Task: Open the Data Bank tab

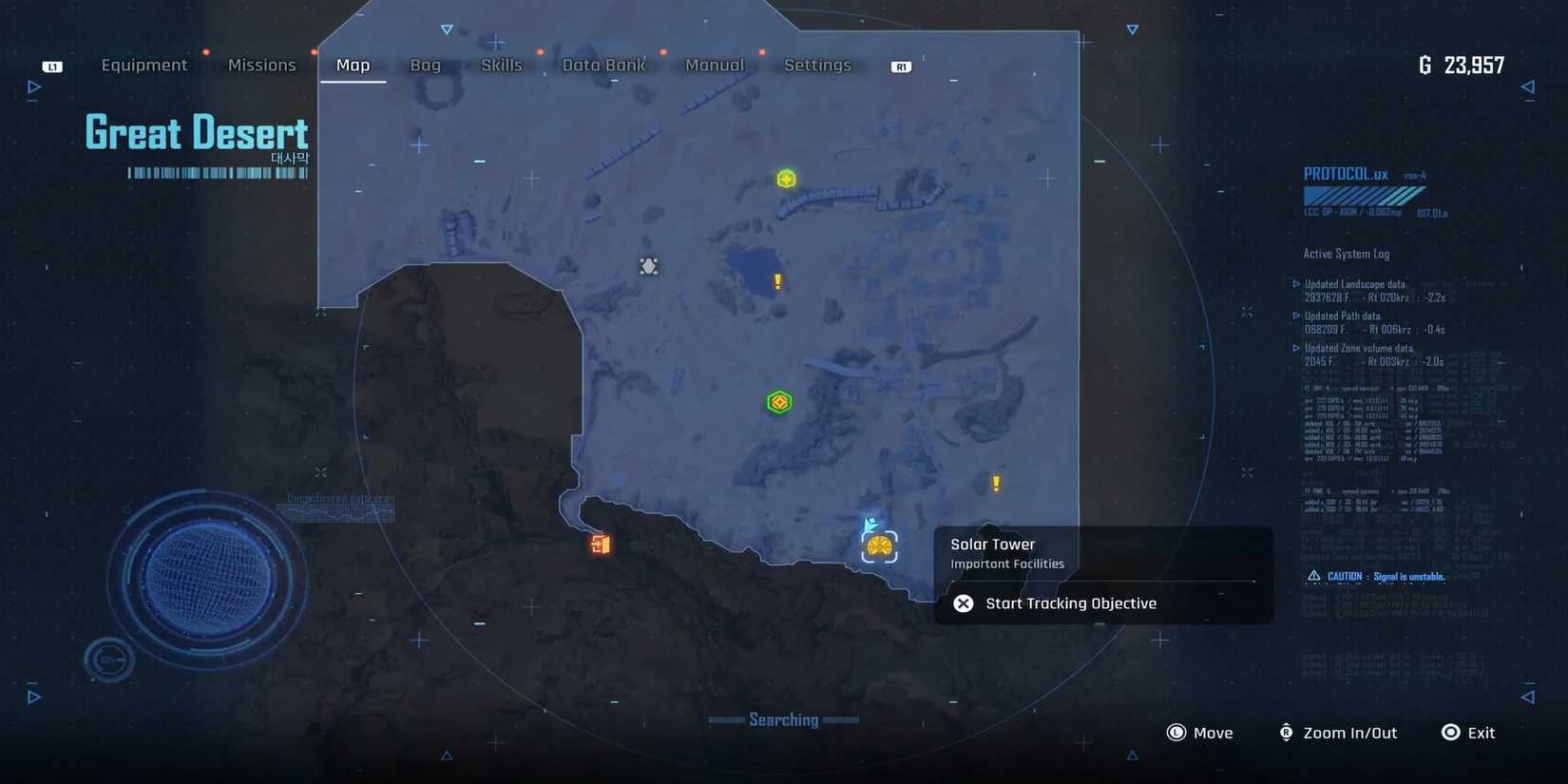Action: [x=603, y=65]
